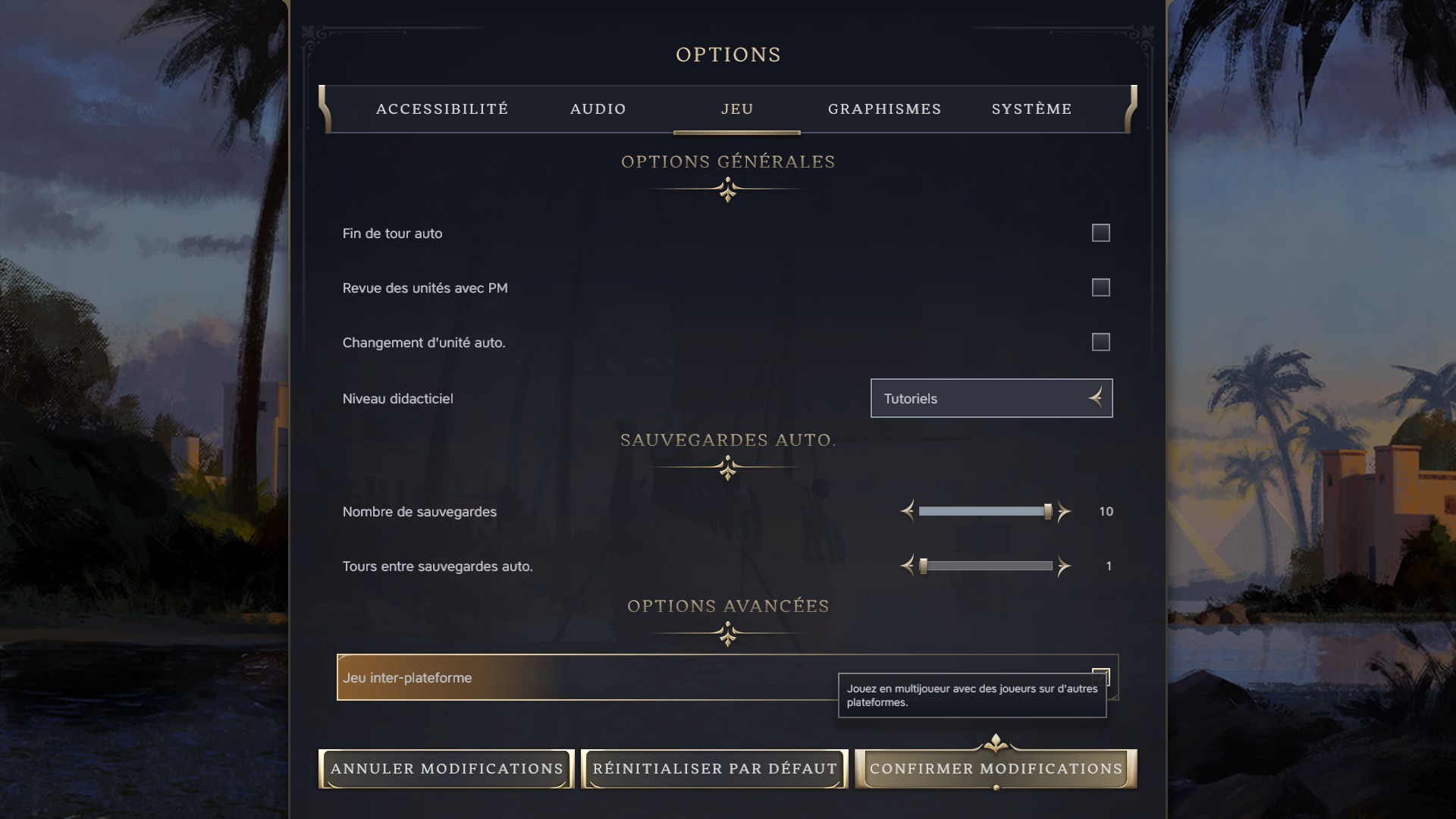The width and height of the screenshot is (1456, 819).
Task: Switch to the Audio tab
Action: 598,109
